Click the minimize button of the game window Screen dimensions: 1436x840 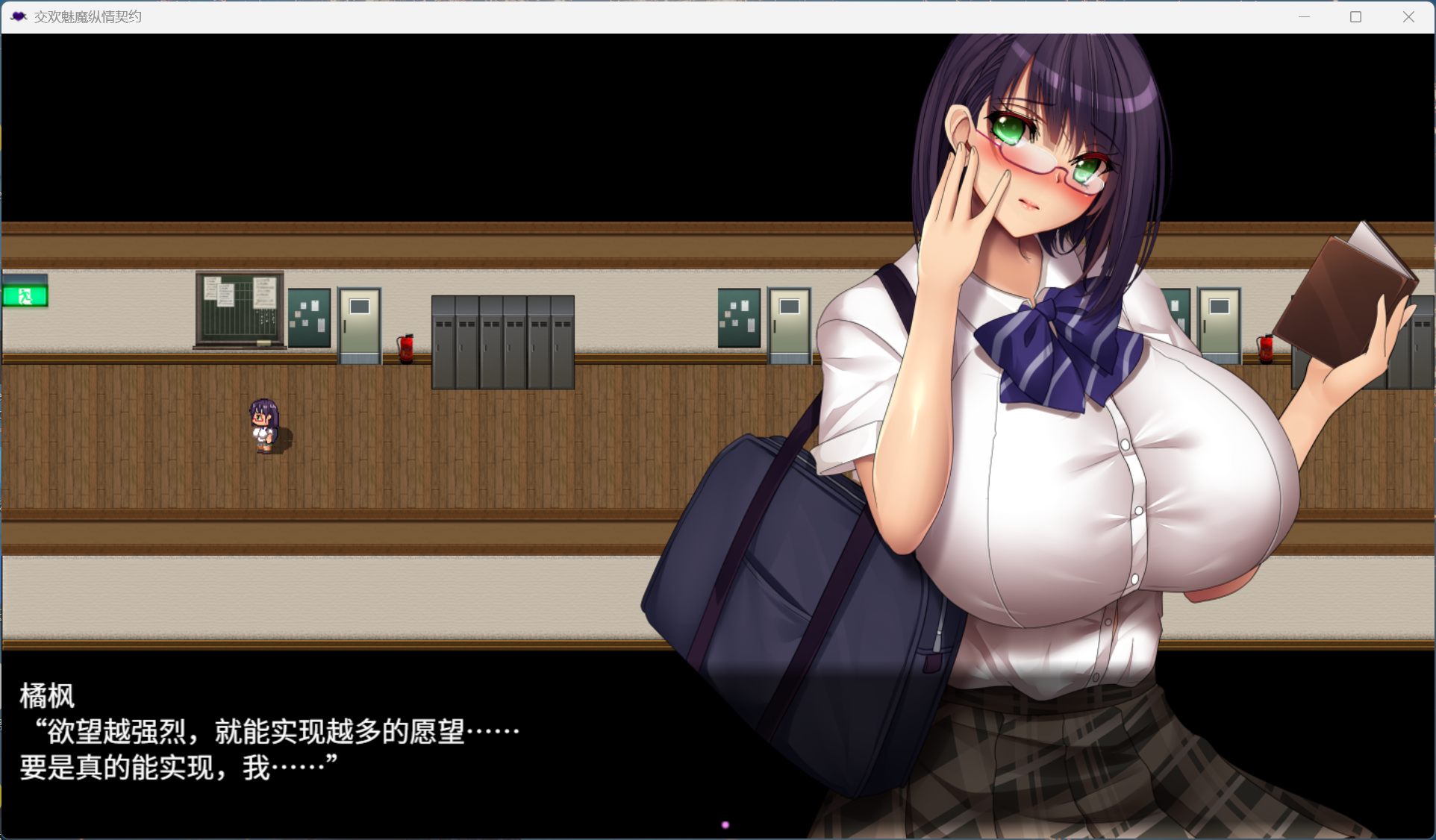[1303, 16]
